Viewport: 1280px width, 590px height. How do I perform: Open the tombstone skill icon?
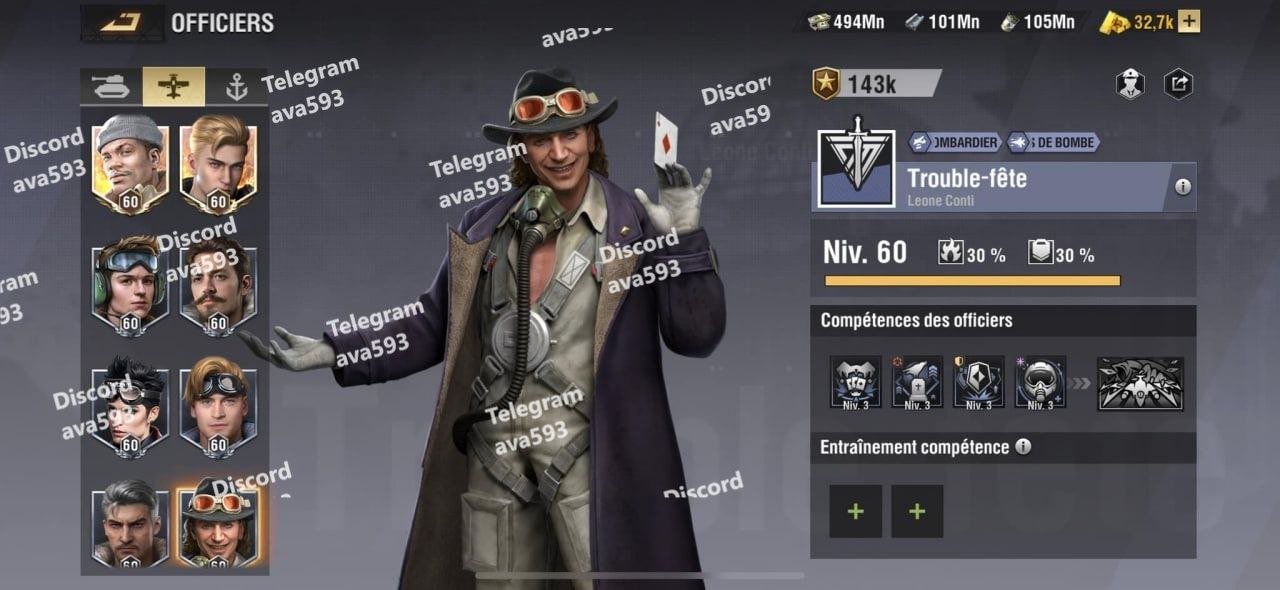pos(917,382)
